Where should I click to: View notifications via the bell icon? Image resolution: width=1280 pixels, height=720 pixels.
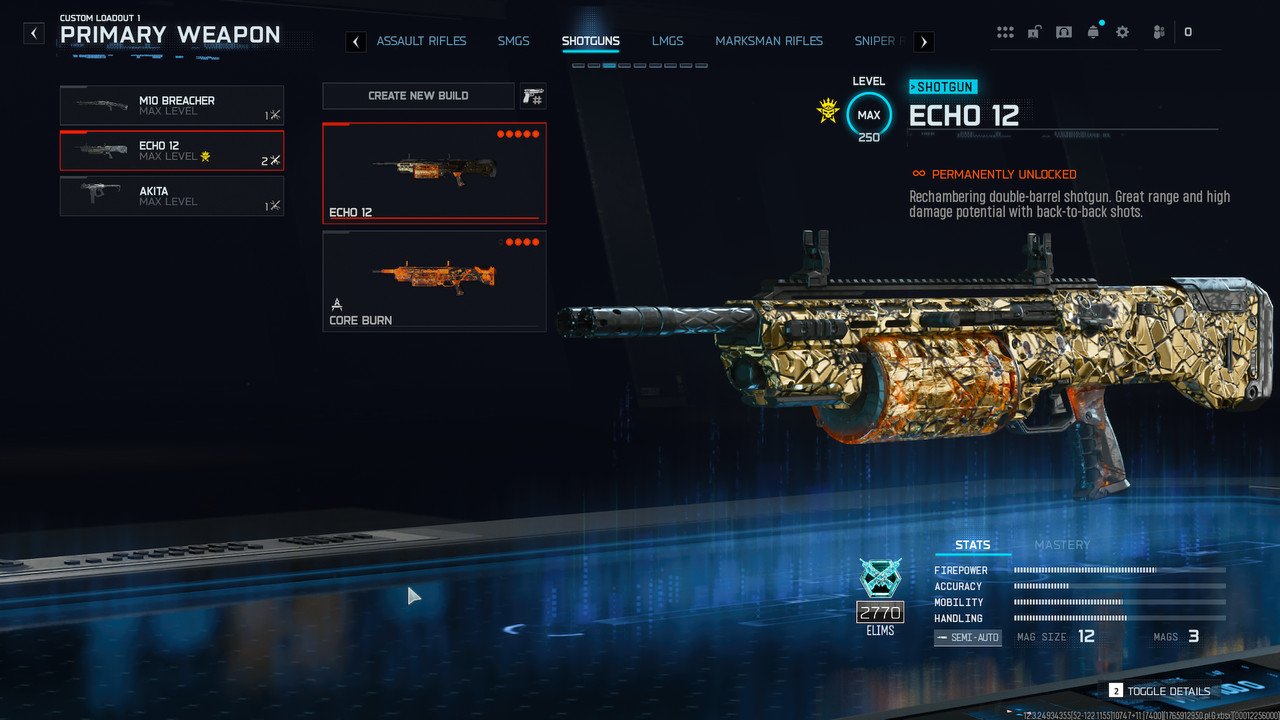pos(1093,32)
